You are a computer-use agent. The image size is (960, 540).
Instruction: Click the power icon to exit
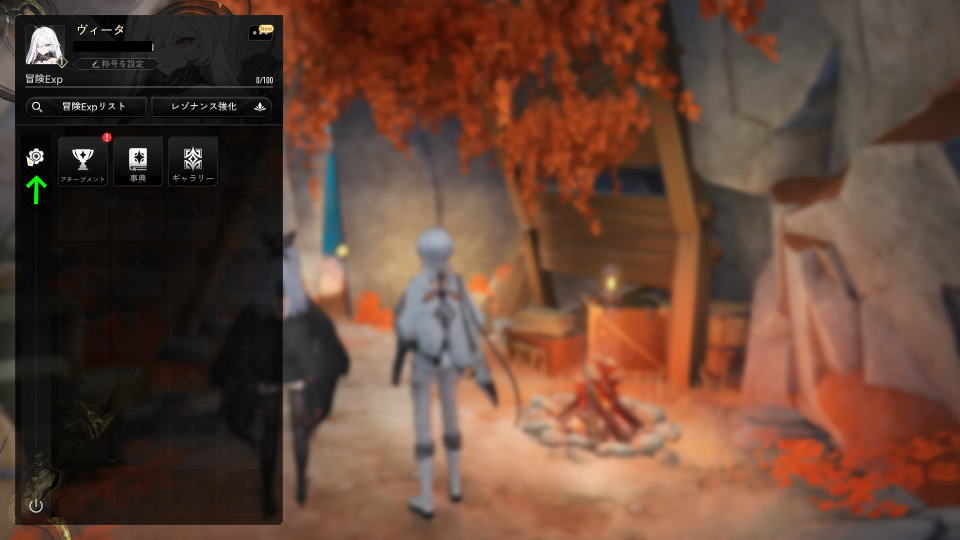pos(36,505)
